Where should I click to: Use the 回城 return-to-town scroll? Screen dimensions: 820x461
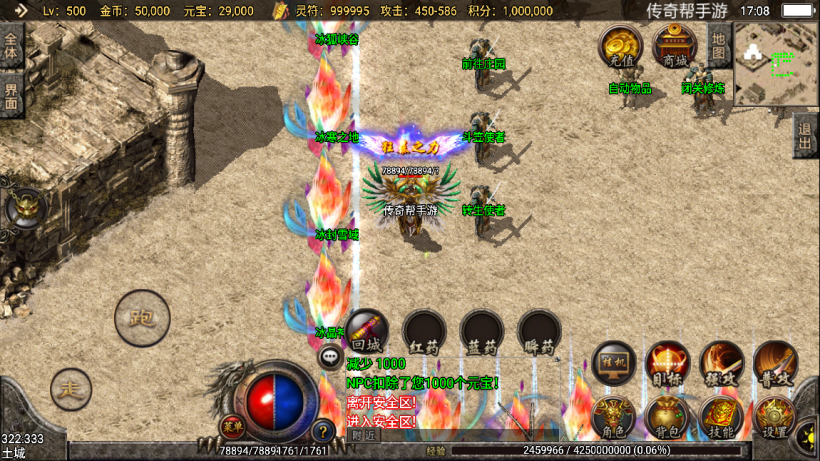(x=367, y=332)
